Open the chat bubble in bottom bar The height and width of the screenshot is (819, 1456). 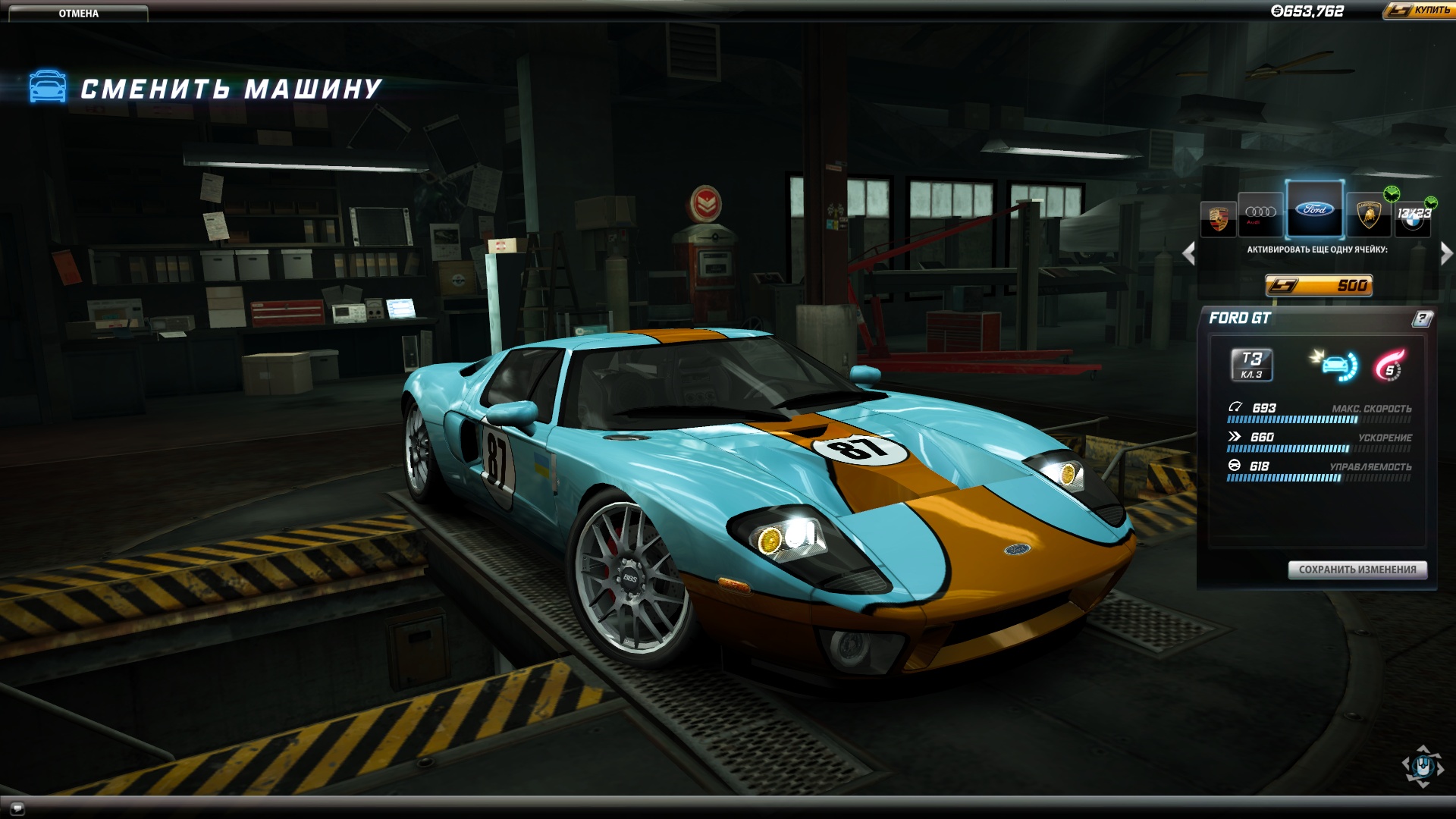tap(17, 808)
